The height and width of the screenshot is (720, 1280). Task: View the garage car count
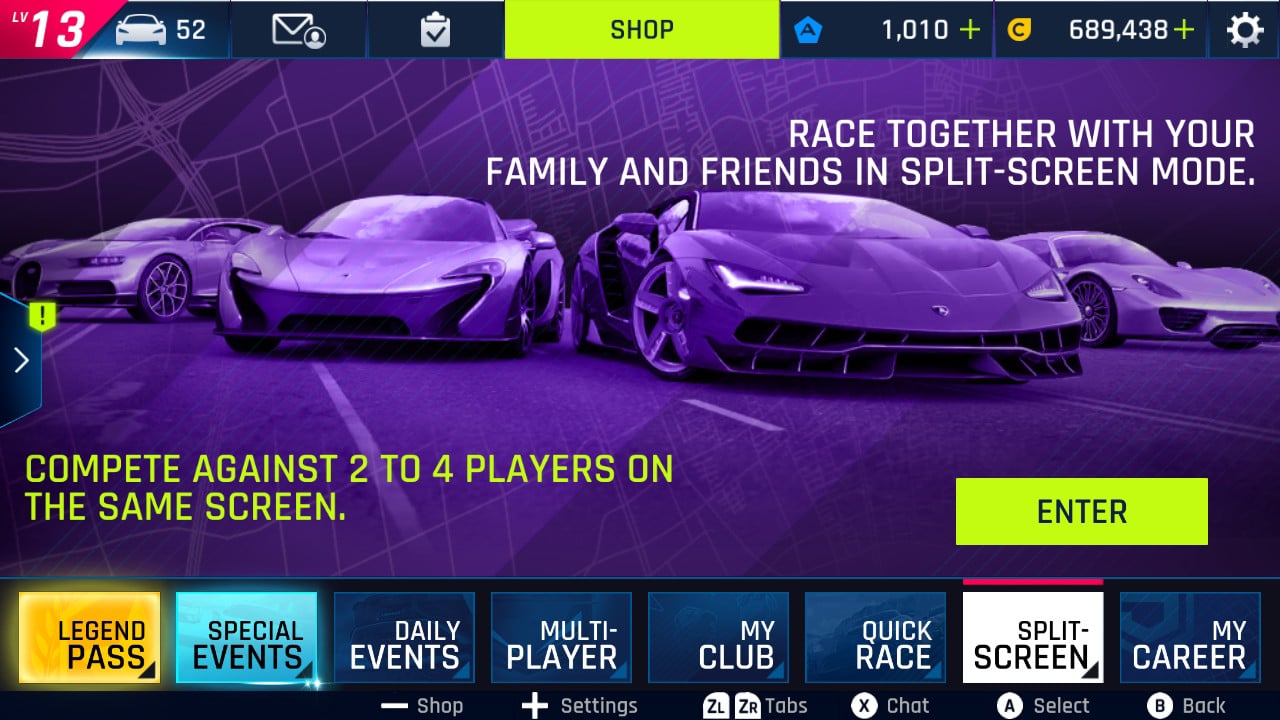pos(160,30)
